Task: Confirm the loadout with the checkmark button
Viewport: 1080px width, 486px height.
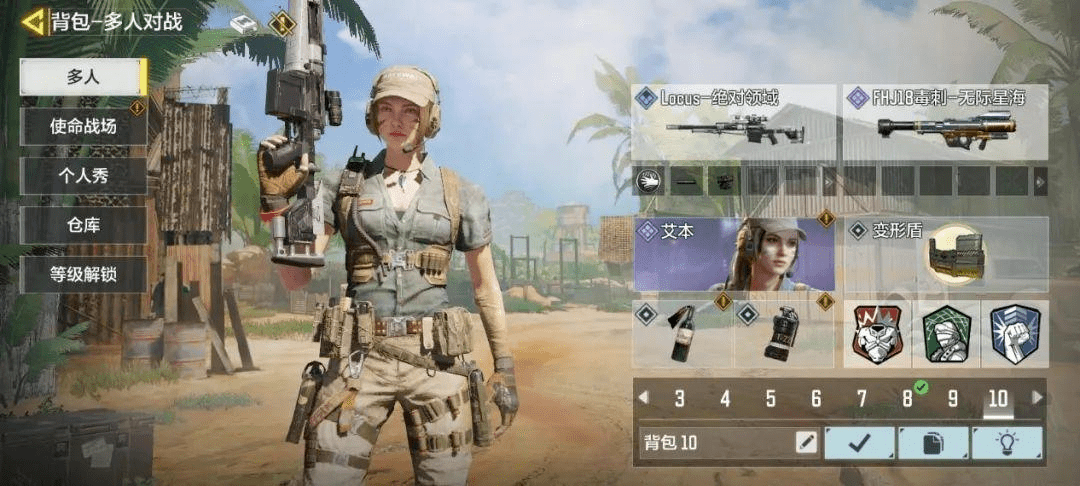Action: point(859,442)
